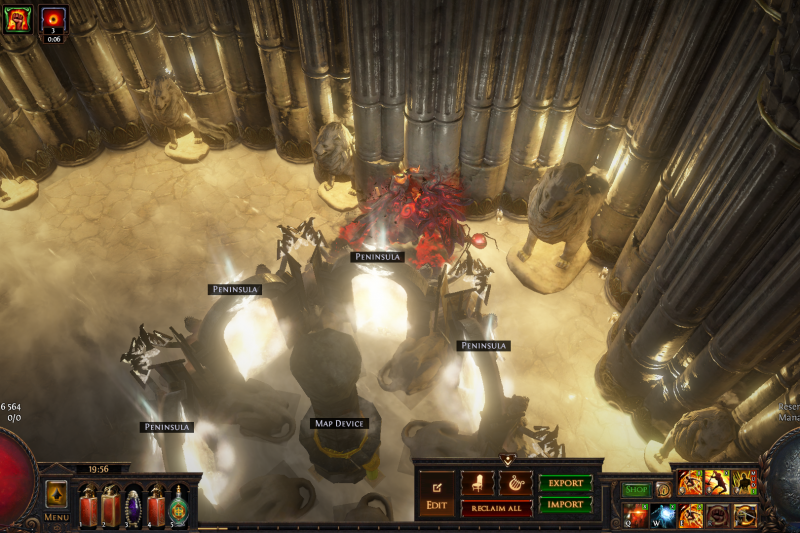This screenshot has width=800, height=533.
Task: Click the round gold emblem beside Shop
Action: tap(663, 490)
